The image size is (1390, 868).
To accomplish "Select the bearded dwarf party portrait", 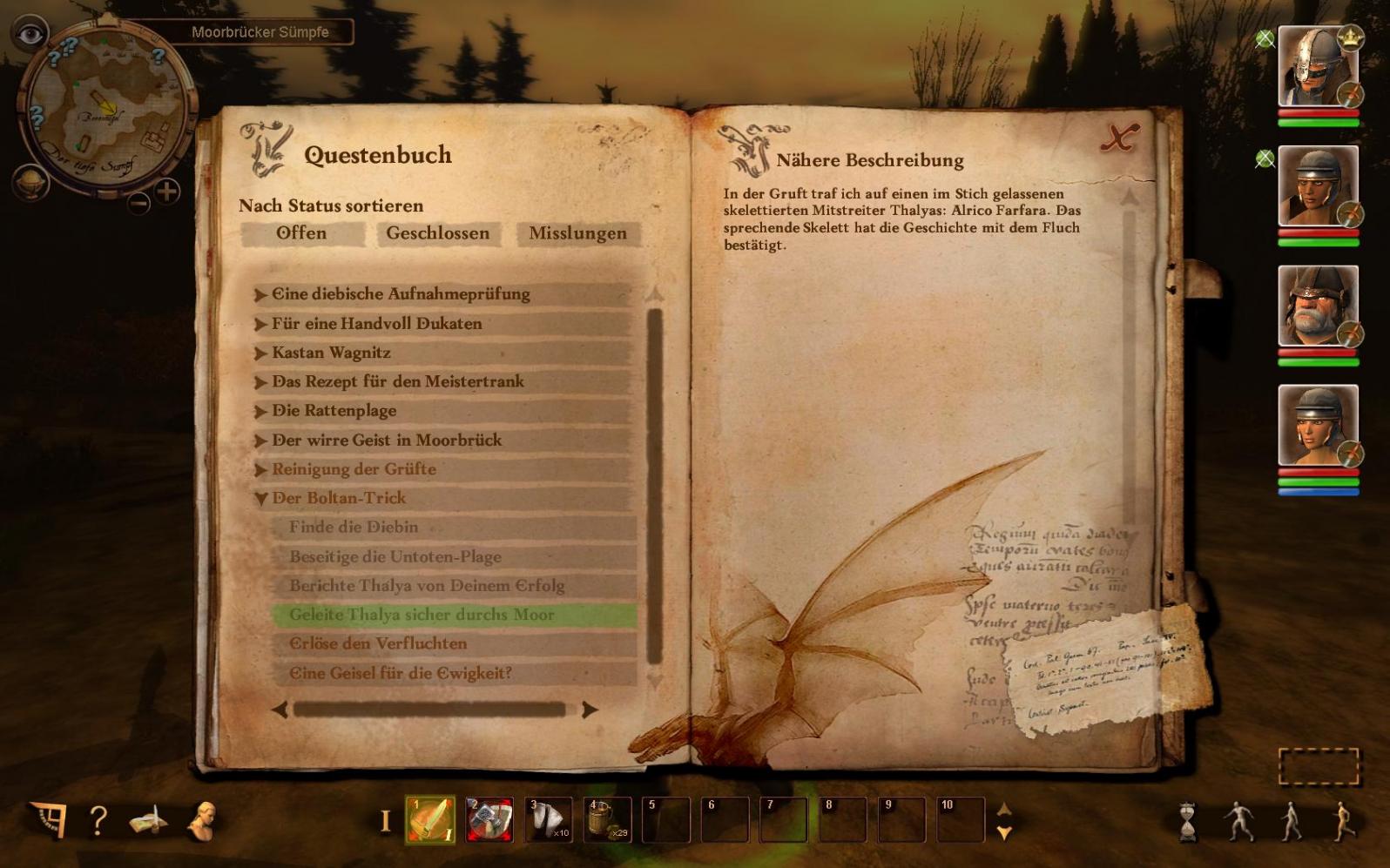I will (1317, 306).
